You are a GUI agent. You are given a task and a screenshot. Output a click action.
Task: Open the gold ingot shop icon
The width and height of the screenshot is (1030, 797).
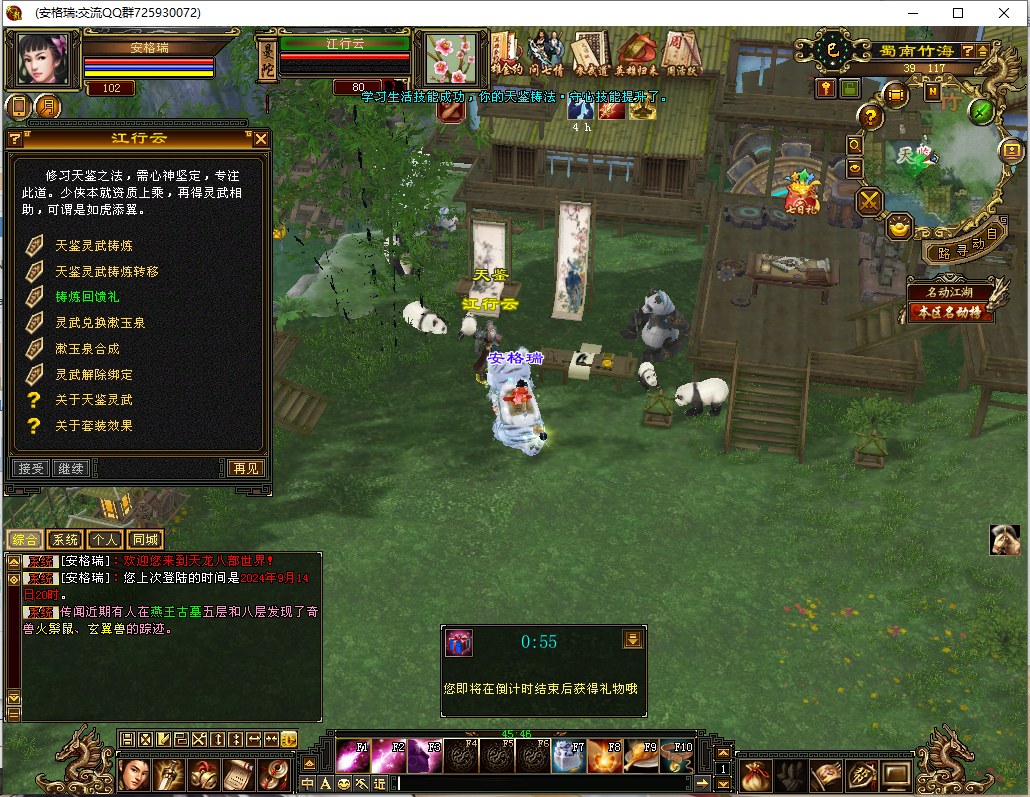900,228
